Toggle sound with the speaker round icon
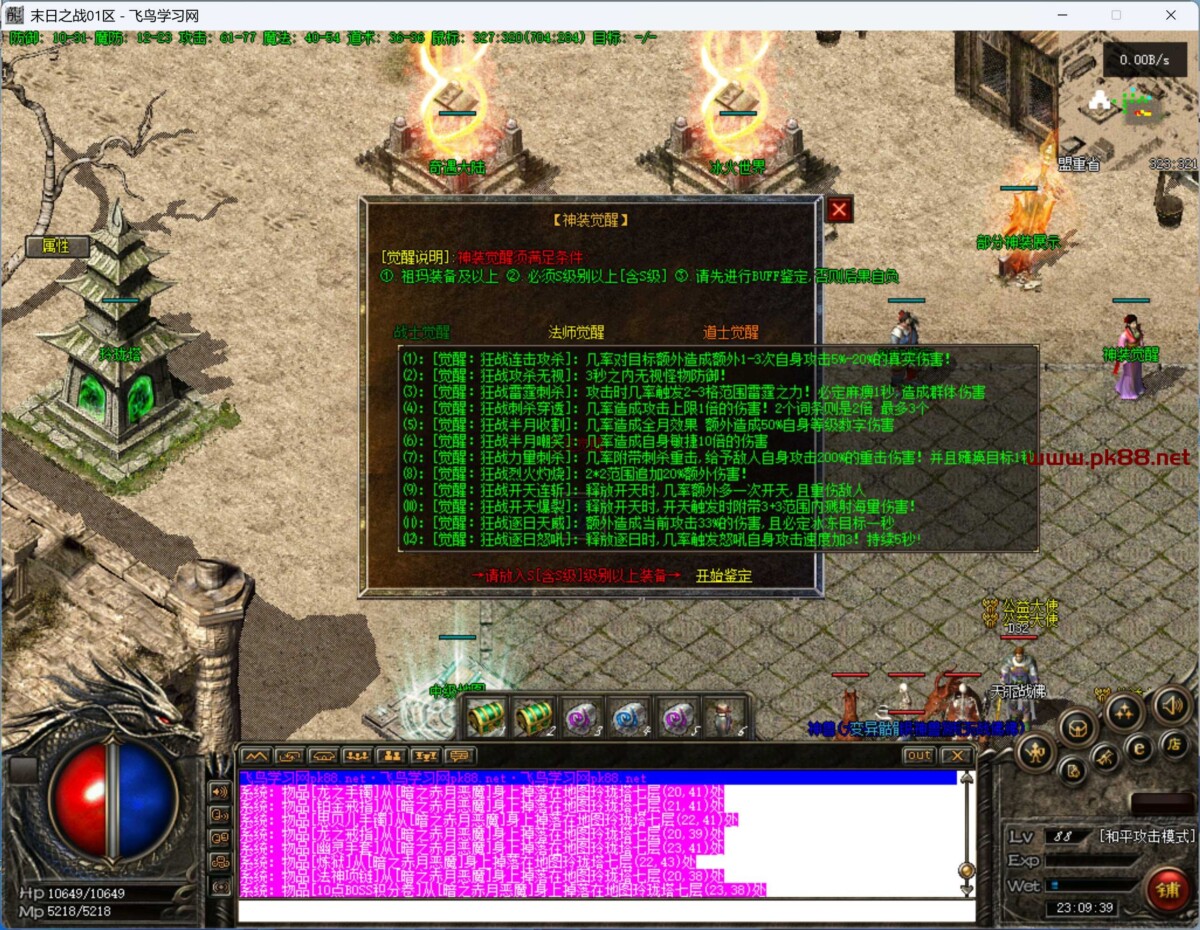Image resolution: width=1200 pixels, height=930 pixels. (1173, 707)
